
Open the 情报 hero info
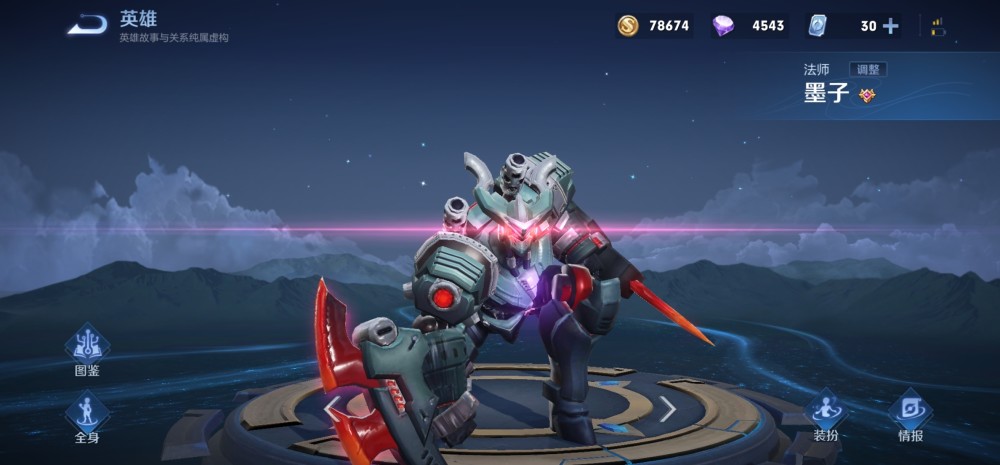coord(910,414)
